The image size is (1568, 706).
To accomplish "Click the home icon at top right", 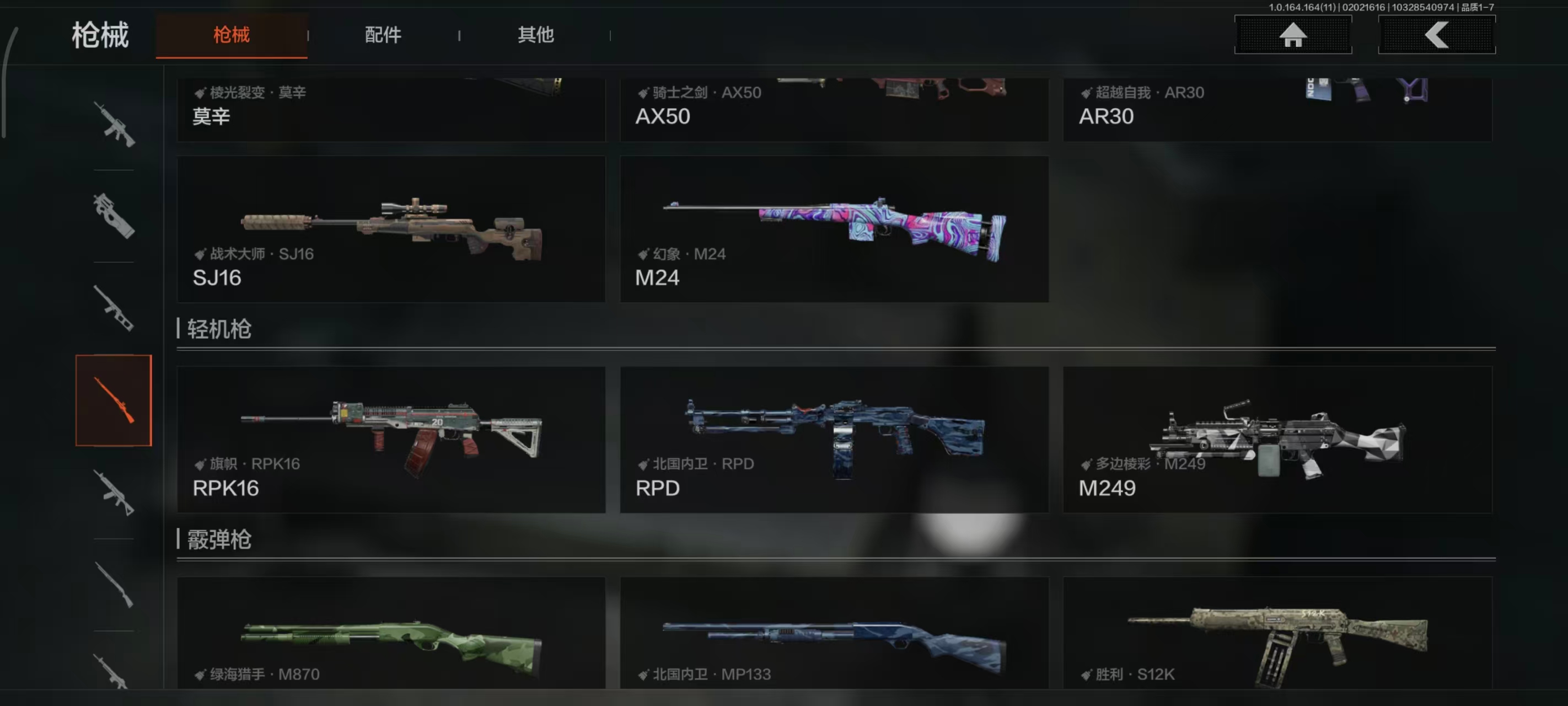I will click(1292, 35).
